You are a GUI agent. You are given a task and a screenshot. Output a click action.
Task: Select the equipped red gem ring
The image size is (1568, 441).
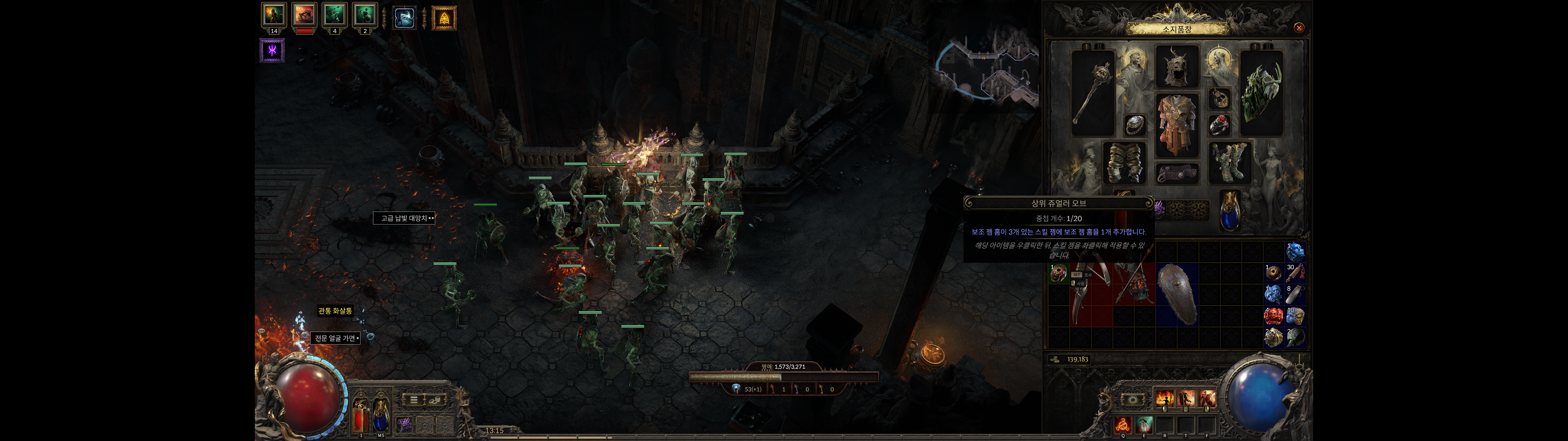coord(1219,125)
